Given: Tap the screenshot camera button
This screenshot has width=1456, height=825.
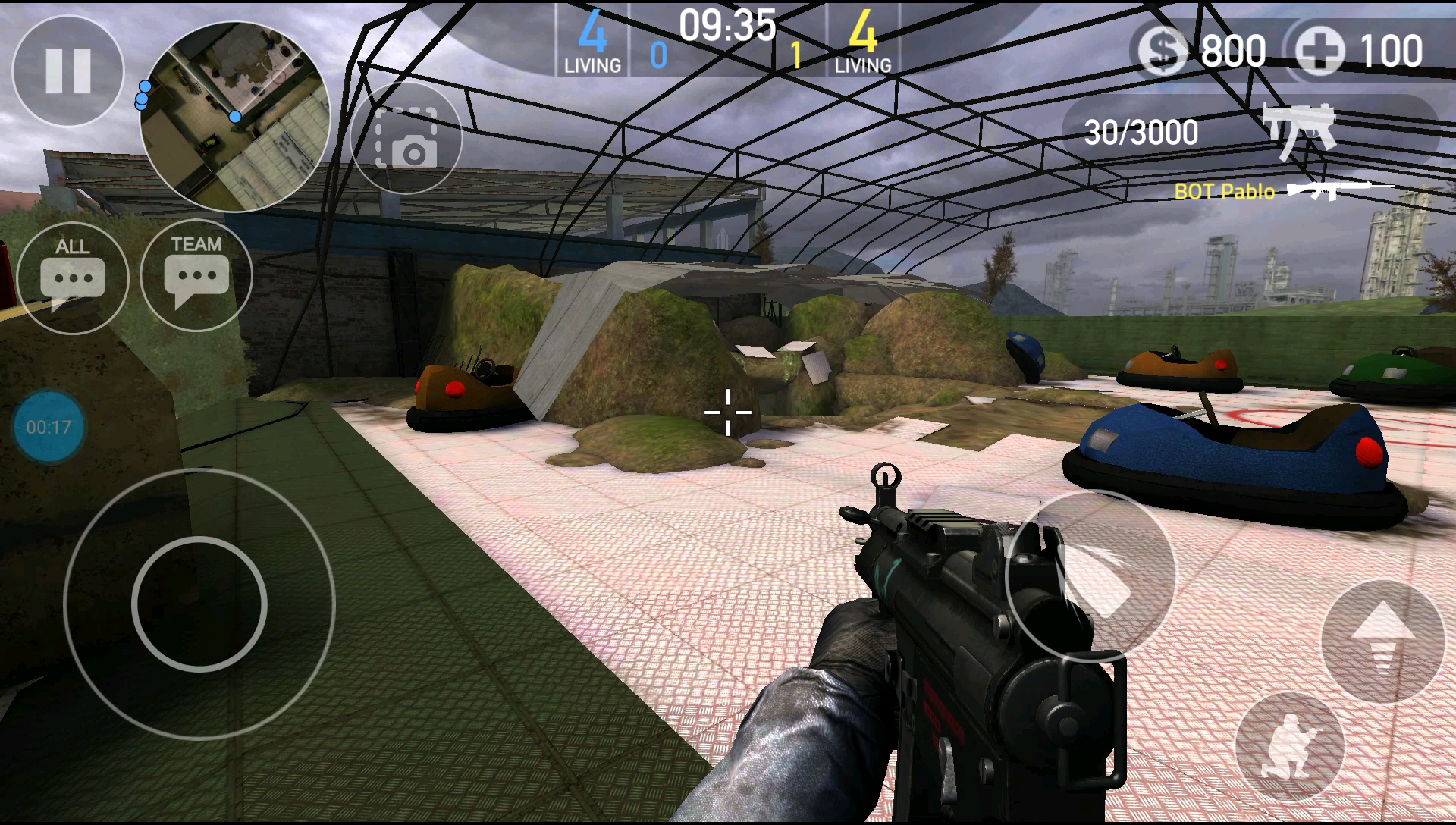Looking at the screenshot, I should [x=406, y=138].
